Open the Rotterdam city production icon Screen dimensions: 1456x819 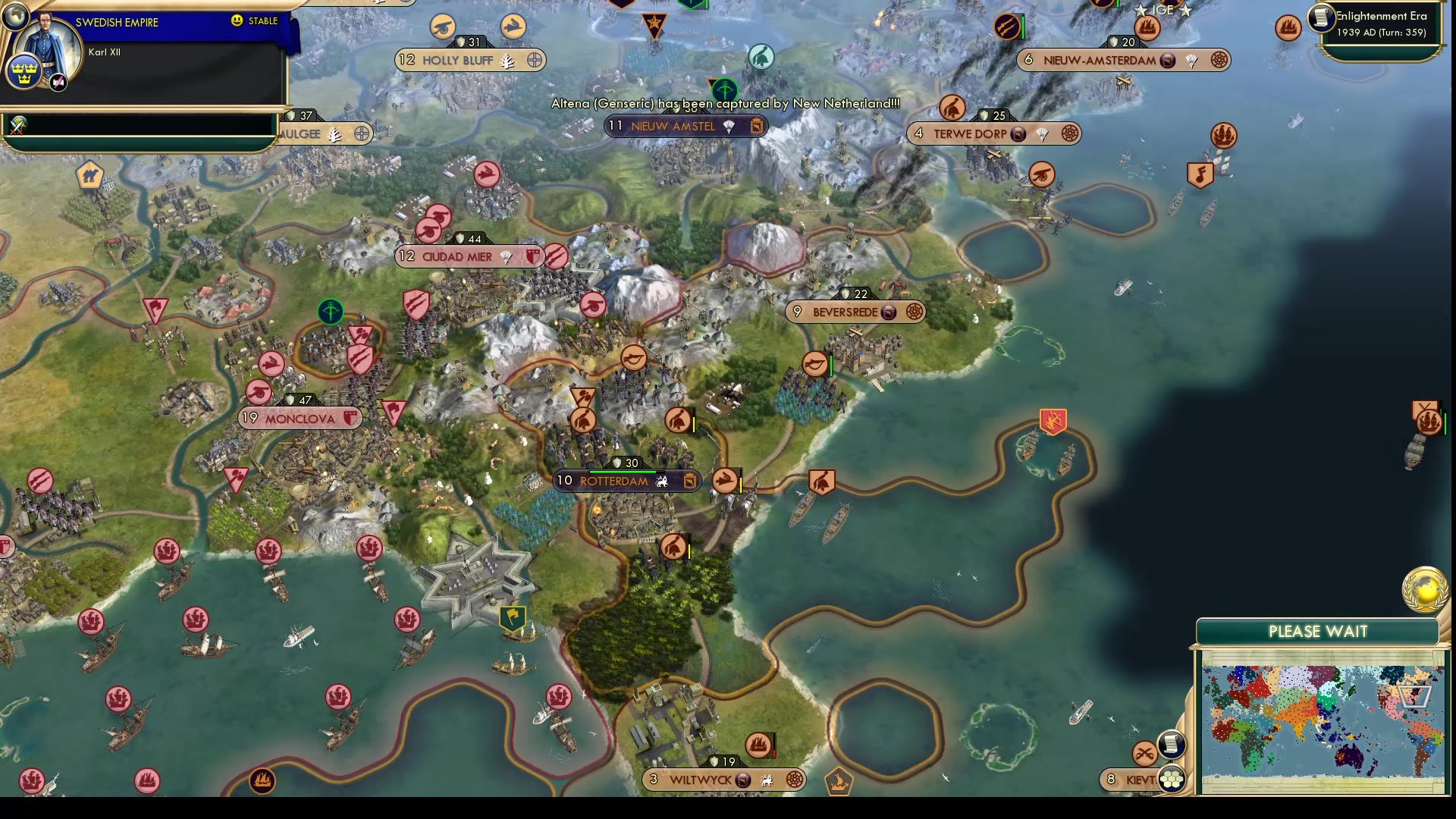tap(689, 481)
